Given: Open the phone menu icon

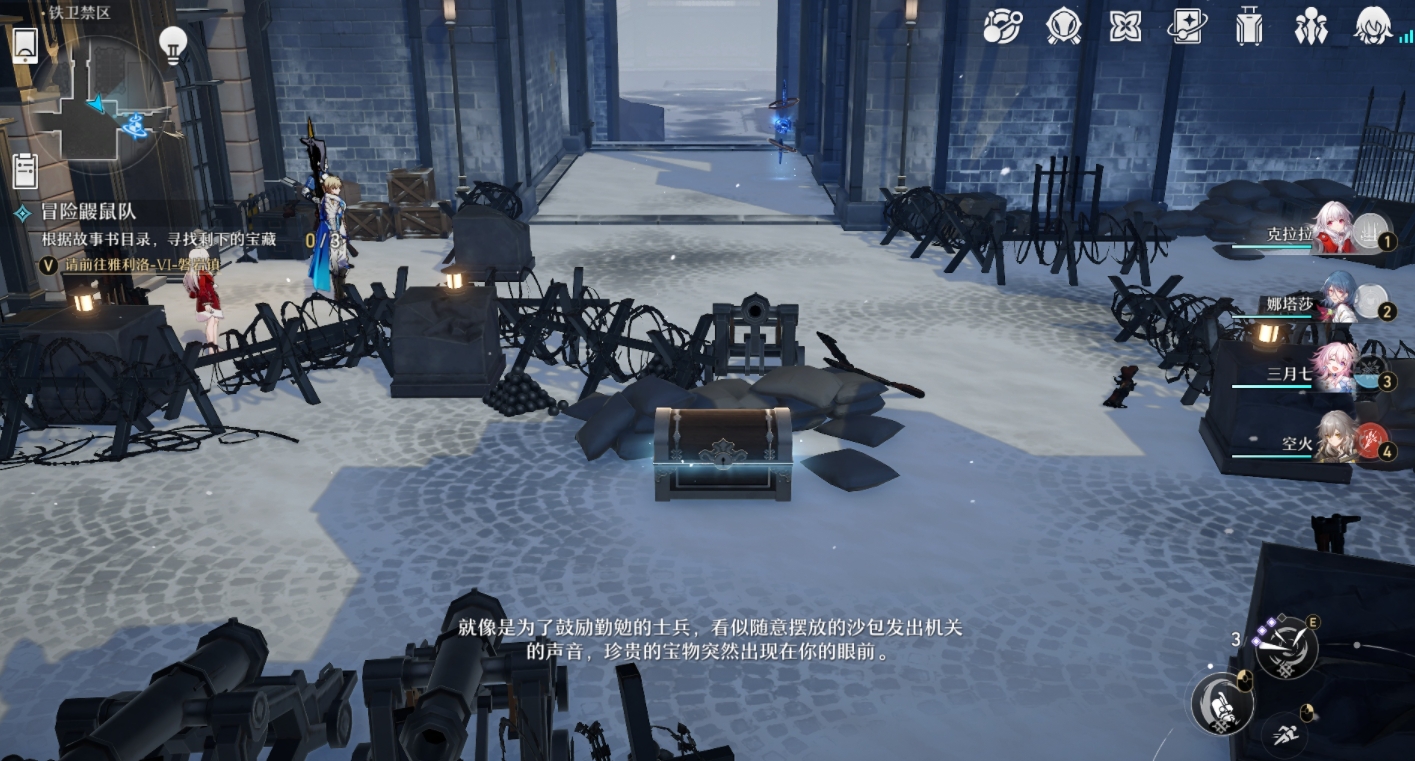Looking at the screenshot, I should (25, 45).
